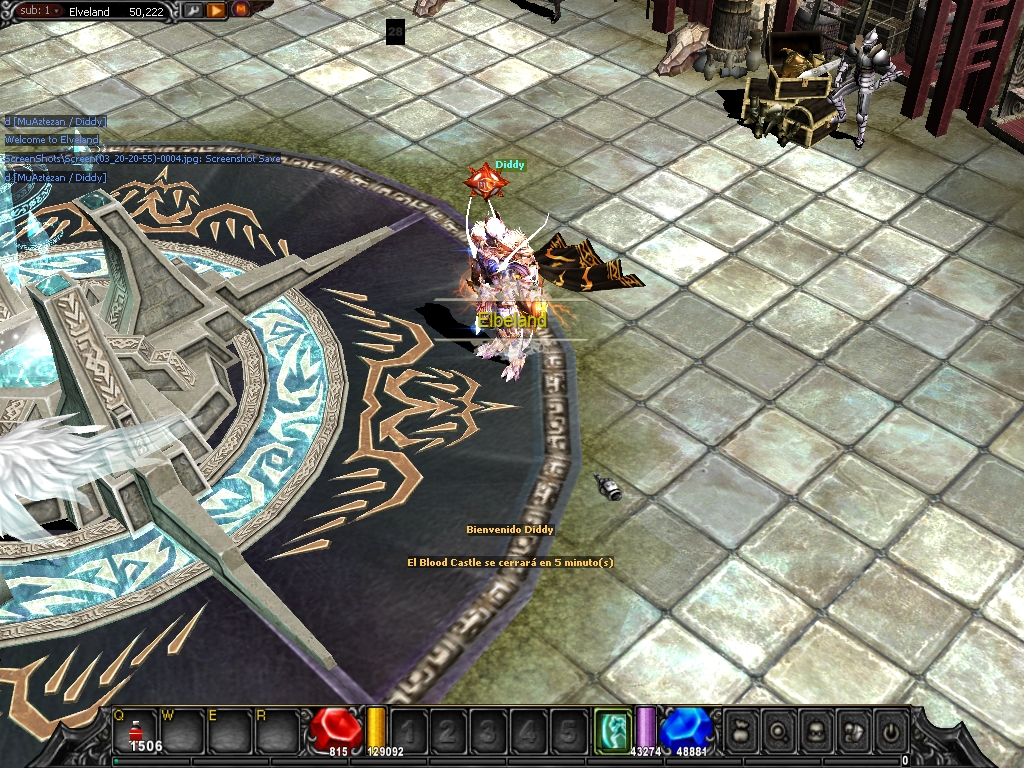
Task: Open the inventory bag button
Action: [x=741, y=731]
